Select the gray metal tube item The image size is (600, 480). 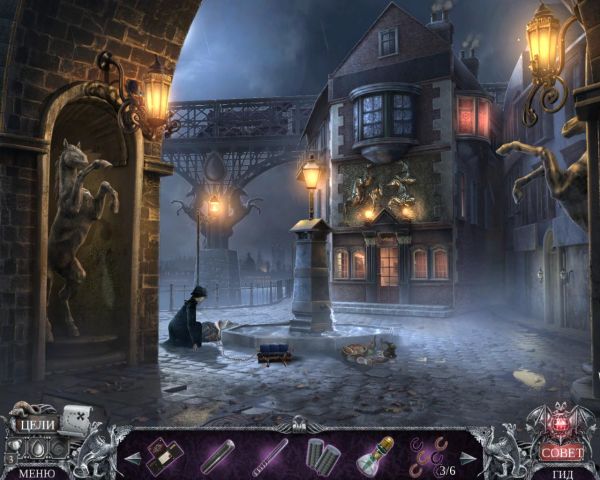pos(217,456)
